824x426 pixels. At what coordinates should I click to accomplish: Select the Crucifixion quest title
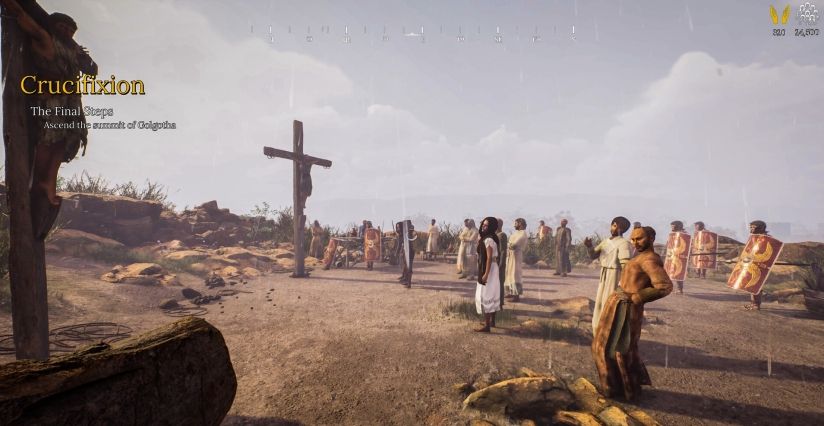point(82,86)
